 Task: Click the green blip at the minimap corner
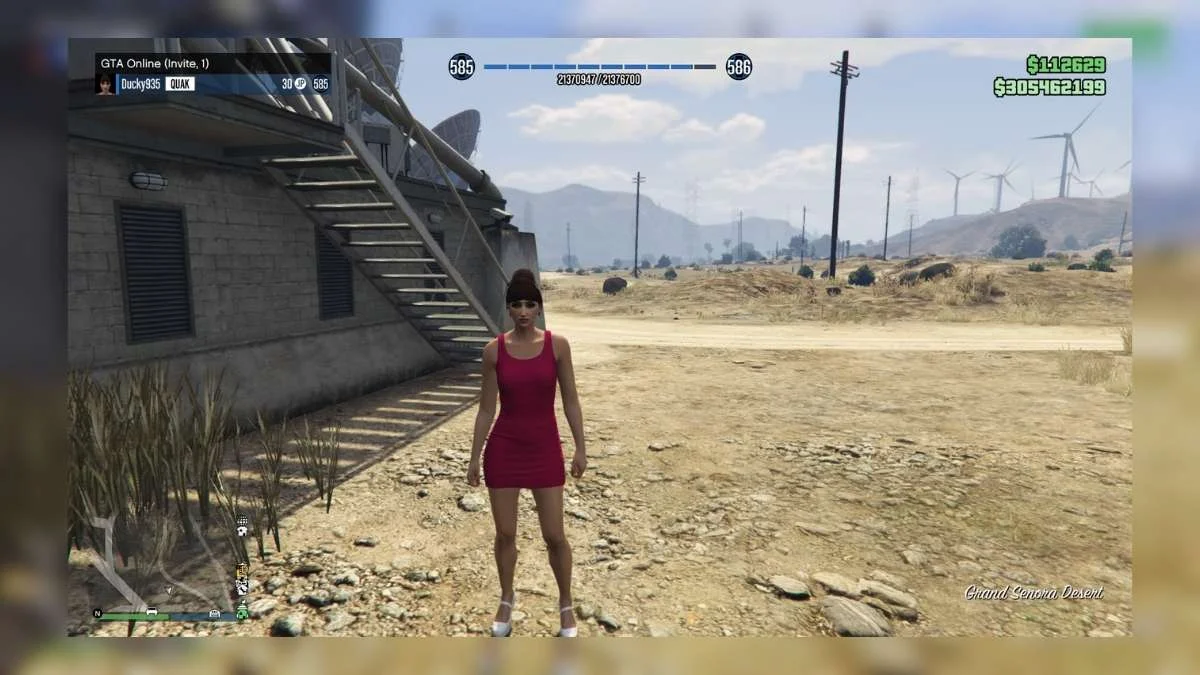pyautogui.click(x=241, y=614)
